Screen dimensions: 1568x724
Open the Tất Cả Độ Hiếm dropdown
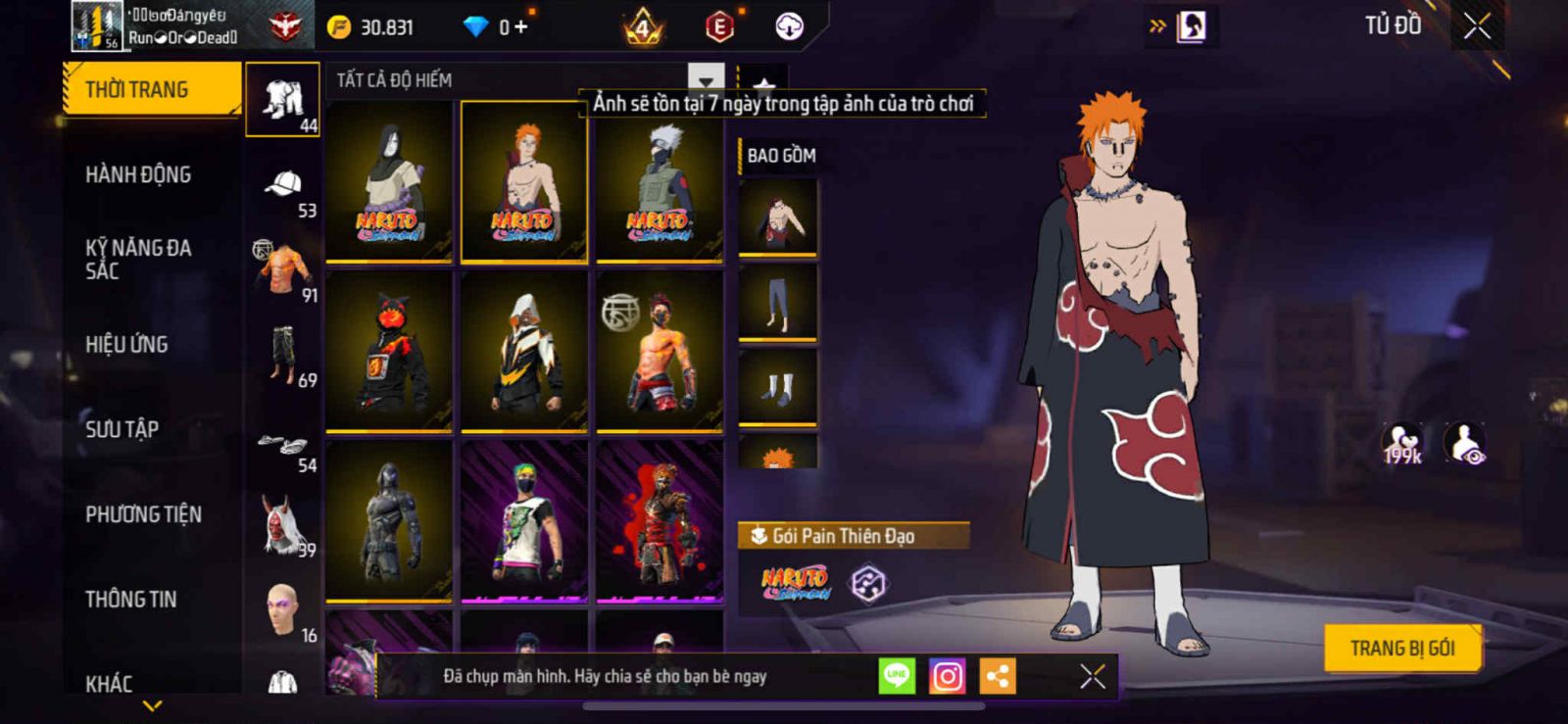click(x=706, y=79)
